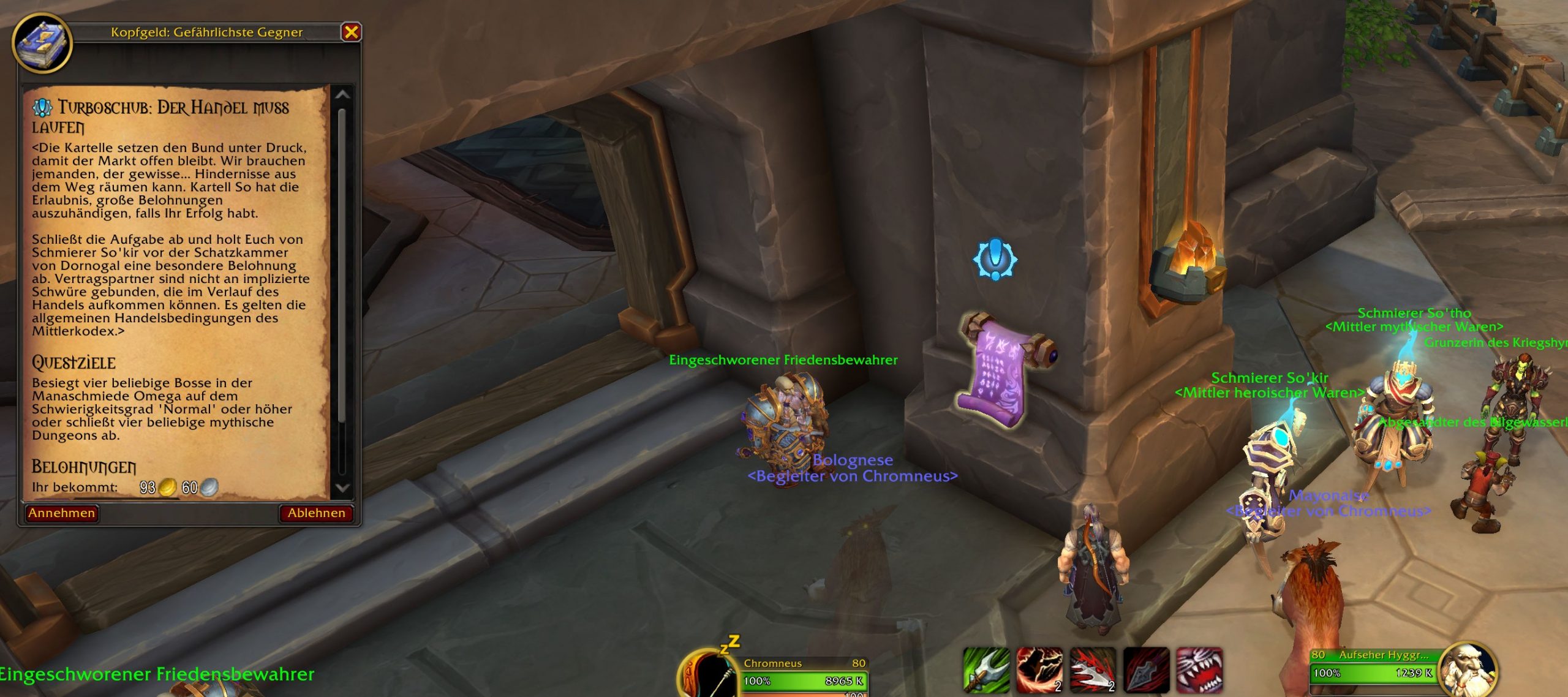
Task: Click the Aufseher Hyggr target portrait
Action: click(1468, 669)
